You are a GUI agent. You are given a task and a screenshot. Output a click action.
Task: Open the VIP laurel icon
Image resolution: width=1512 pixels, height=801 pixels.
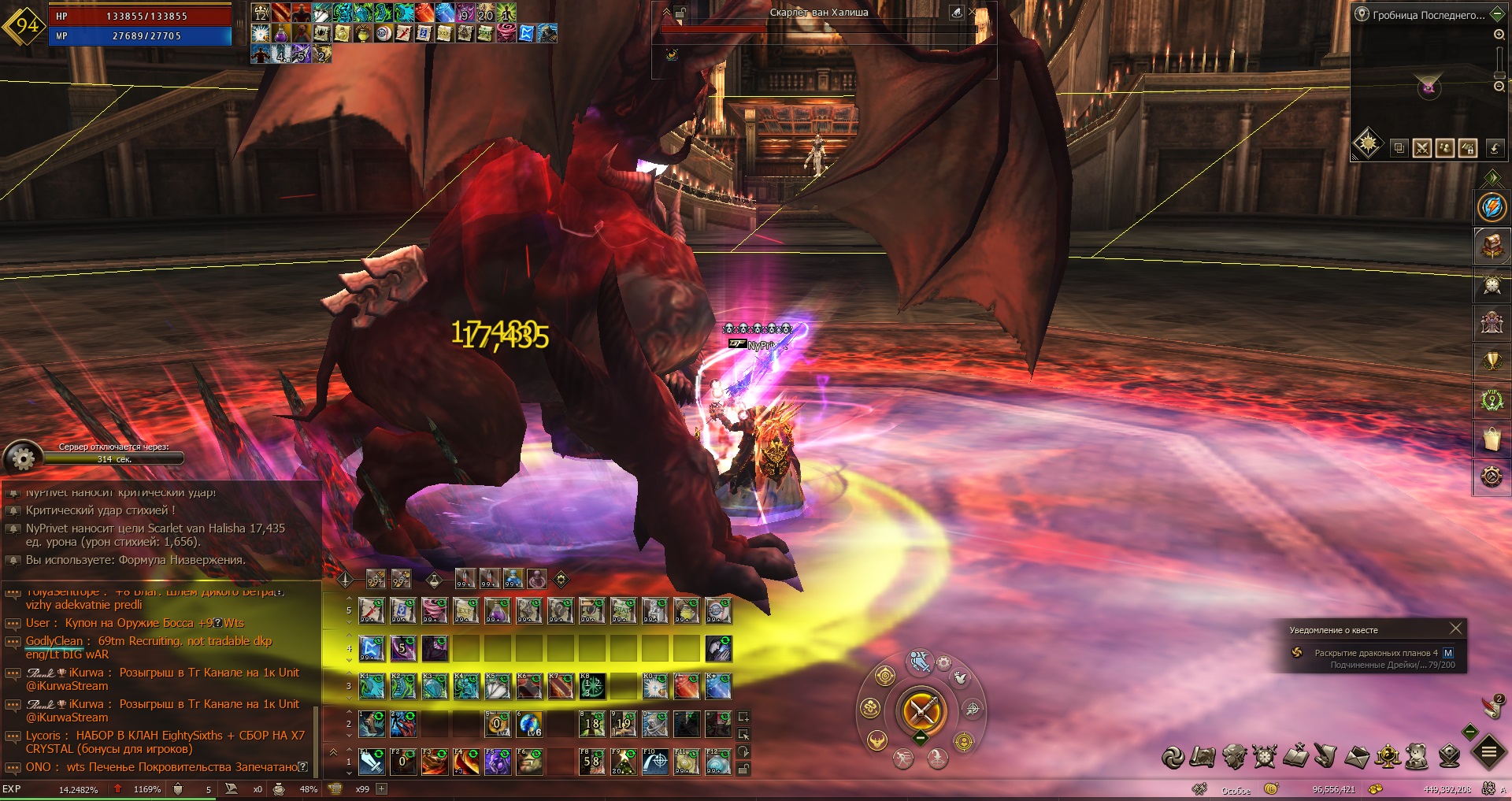click(x=1492, y=399)
